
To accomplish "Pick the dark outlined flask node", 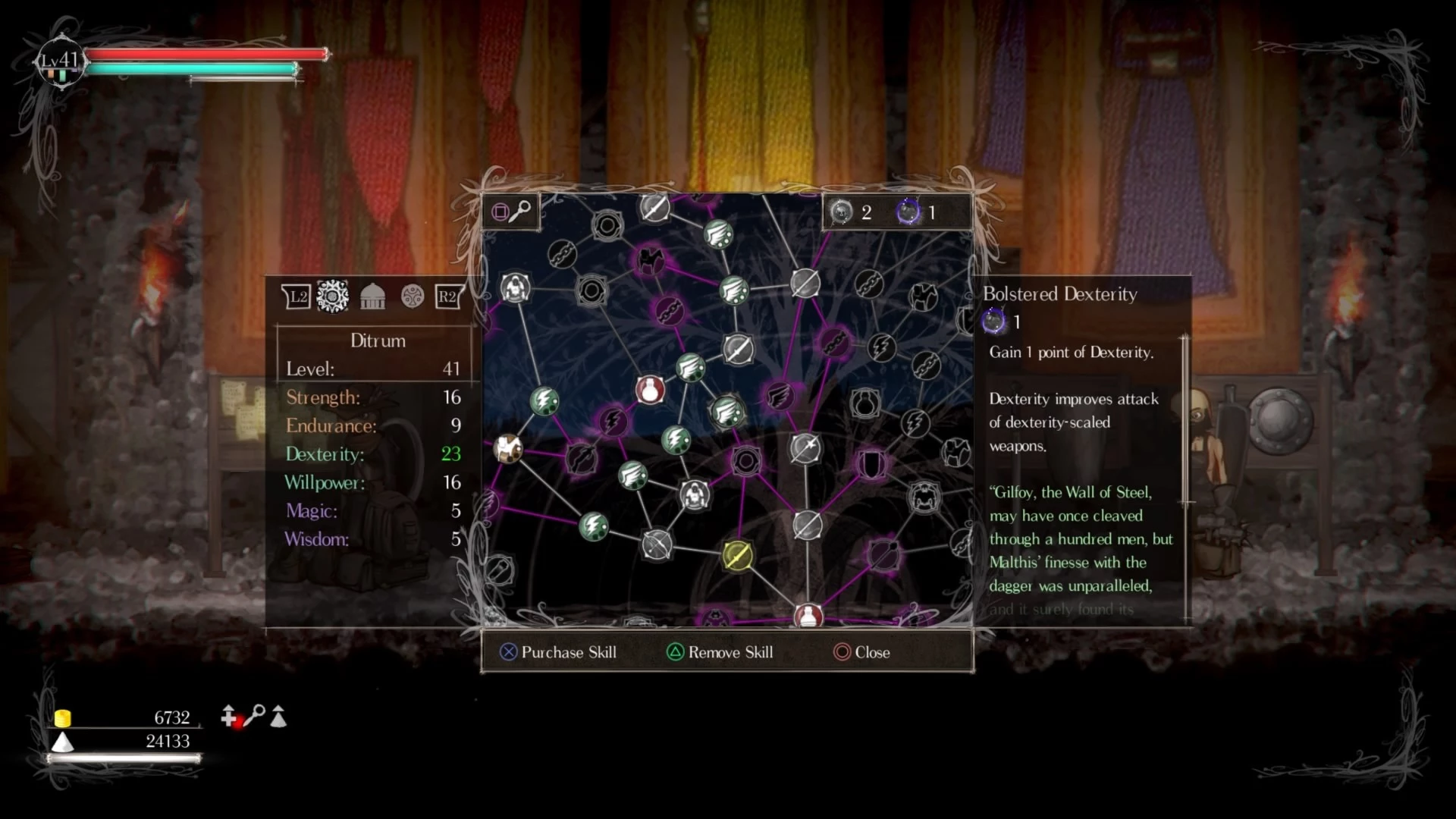I will point(864,403).
